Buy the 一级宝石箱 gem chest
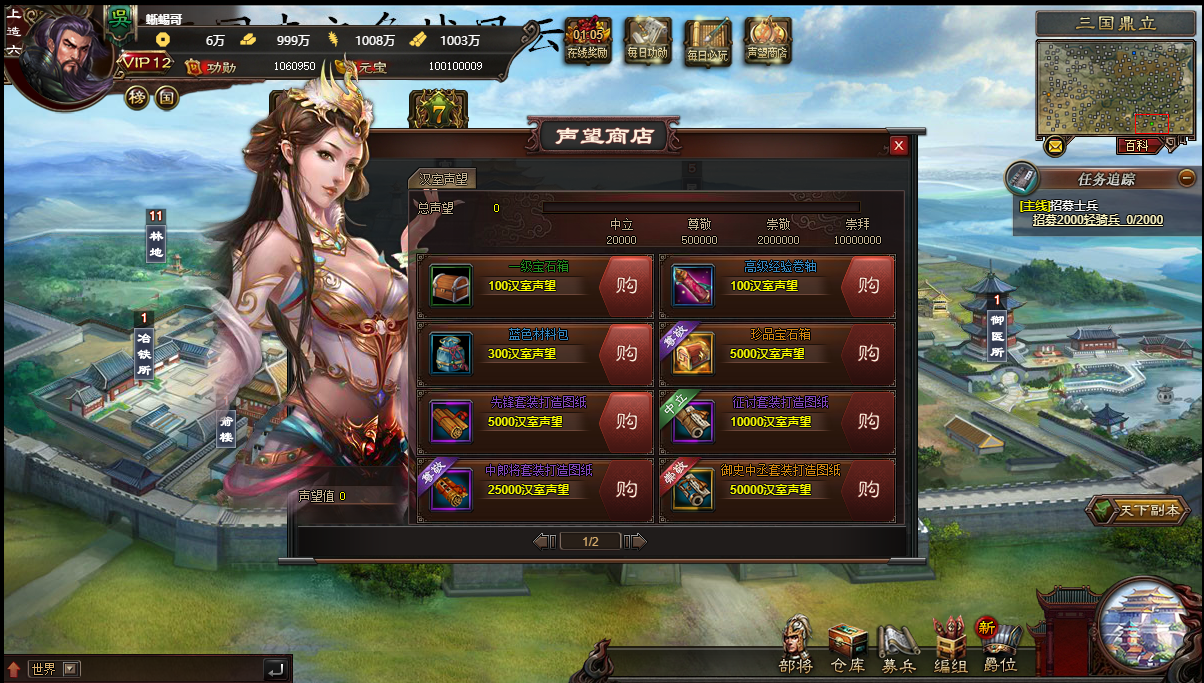The height and width of the screenshot is (683, 1204). pyautogui.click(x=626, y=286)
